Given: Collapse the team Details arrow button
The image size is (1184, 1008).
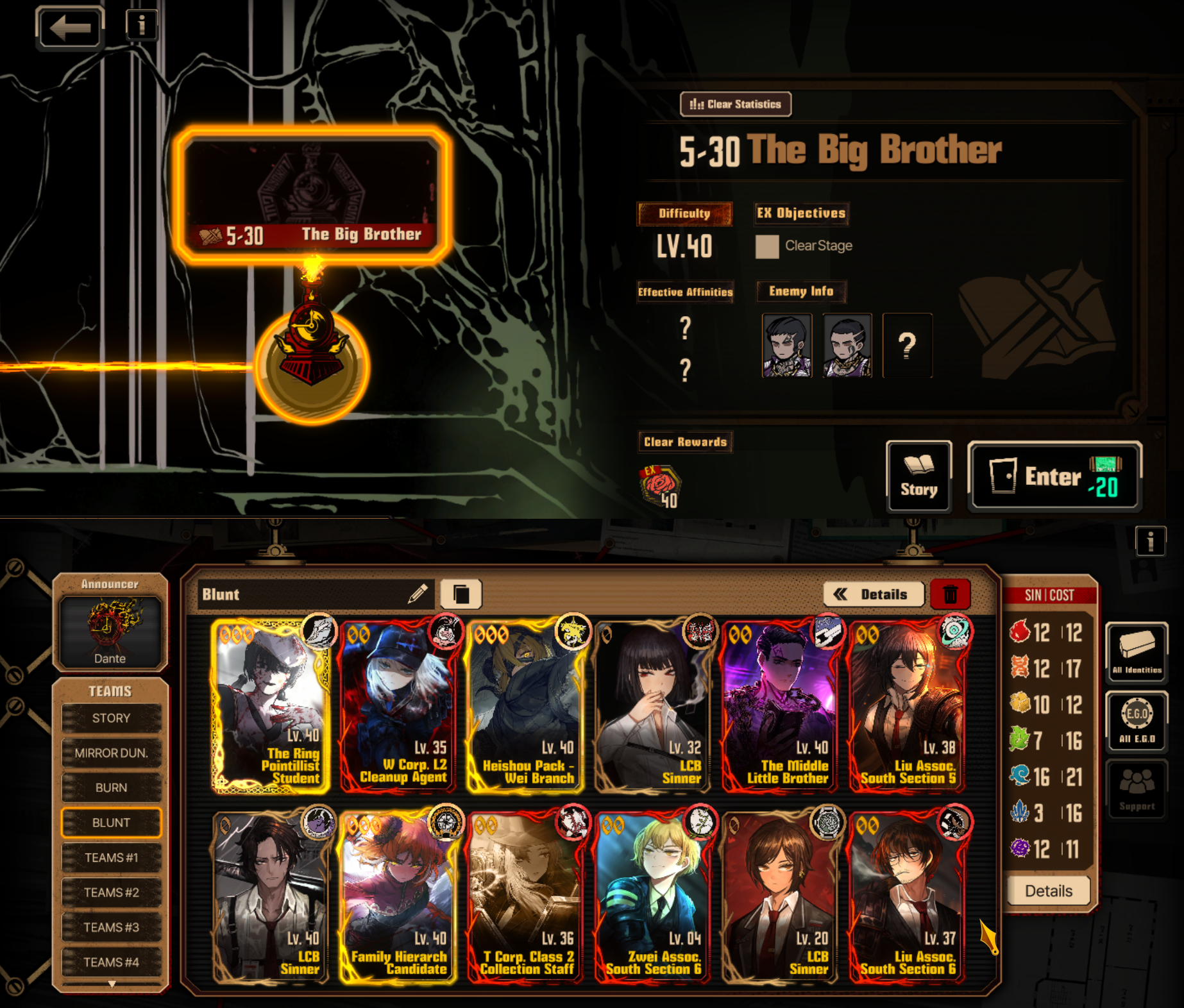Looking at the screenshot, I should 873,594.
